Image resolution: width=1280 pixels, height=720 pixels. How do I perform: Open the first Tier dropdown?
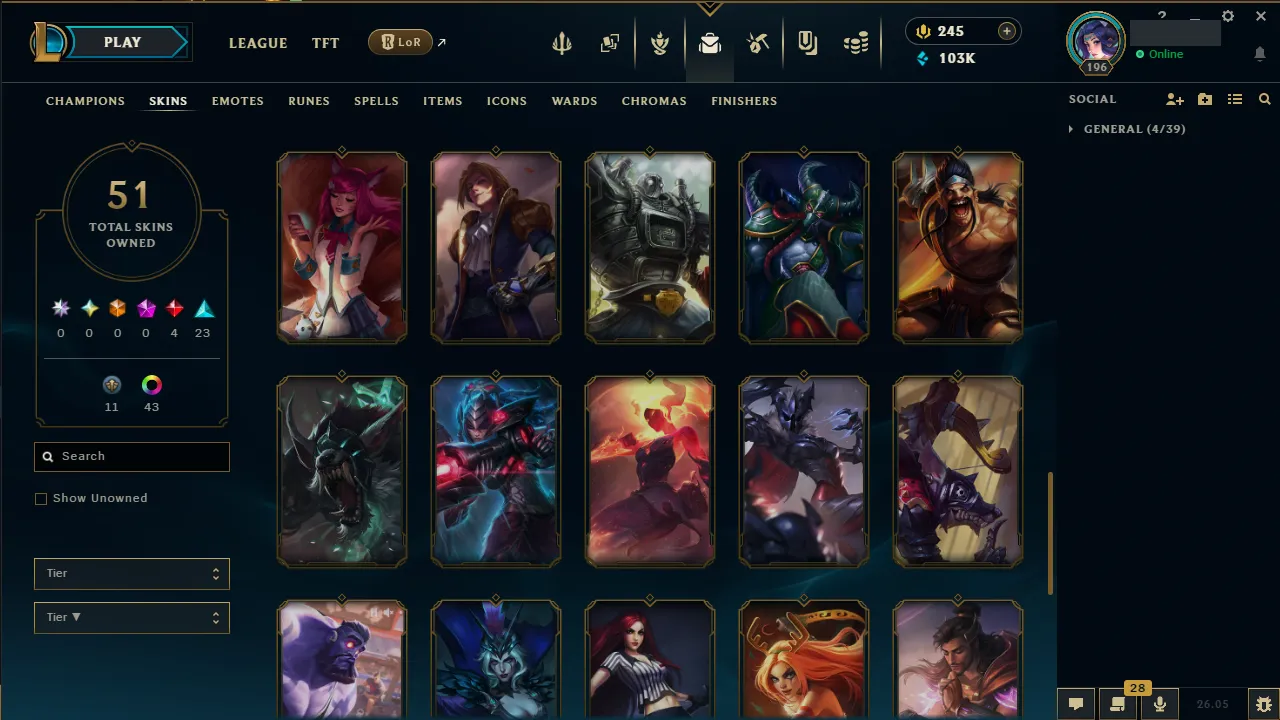tap(131, 573)
